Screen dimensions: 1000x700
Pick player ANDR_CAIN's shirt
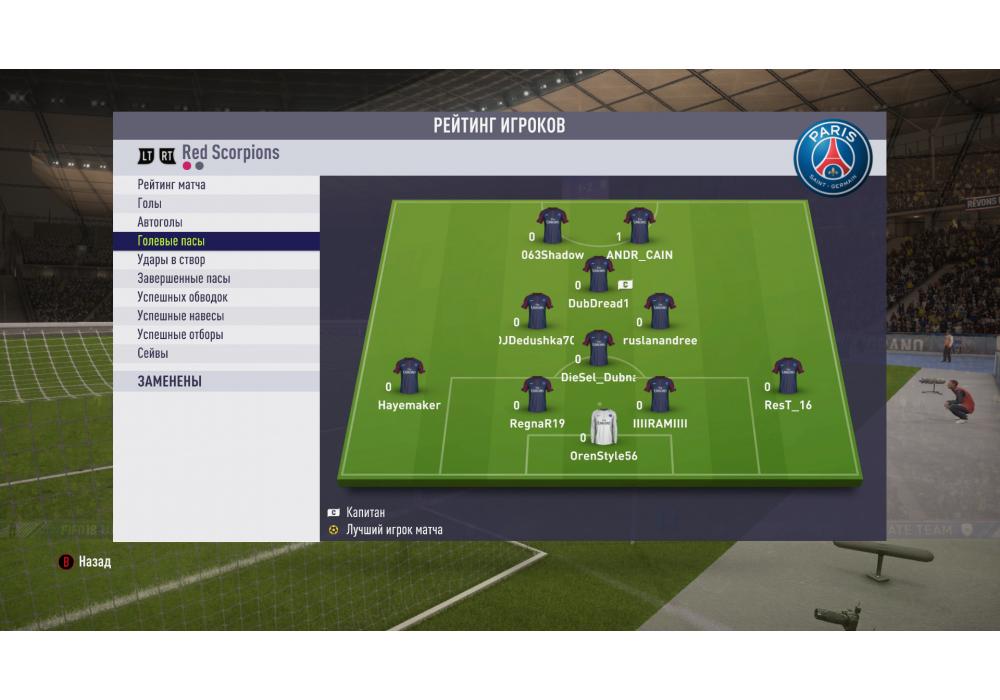pyautogui.click(x=639, y=226)
